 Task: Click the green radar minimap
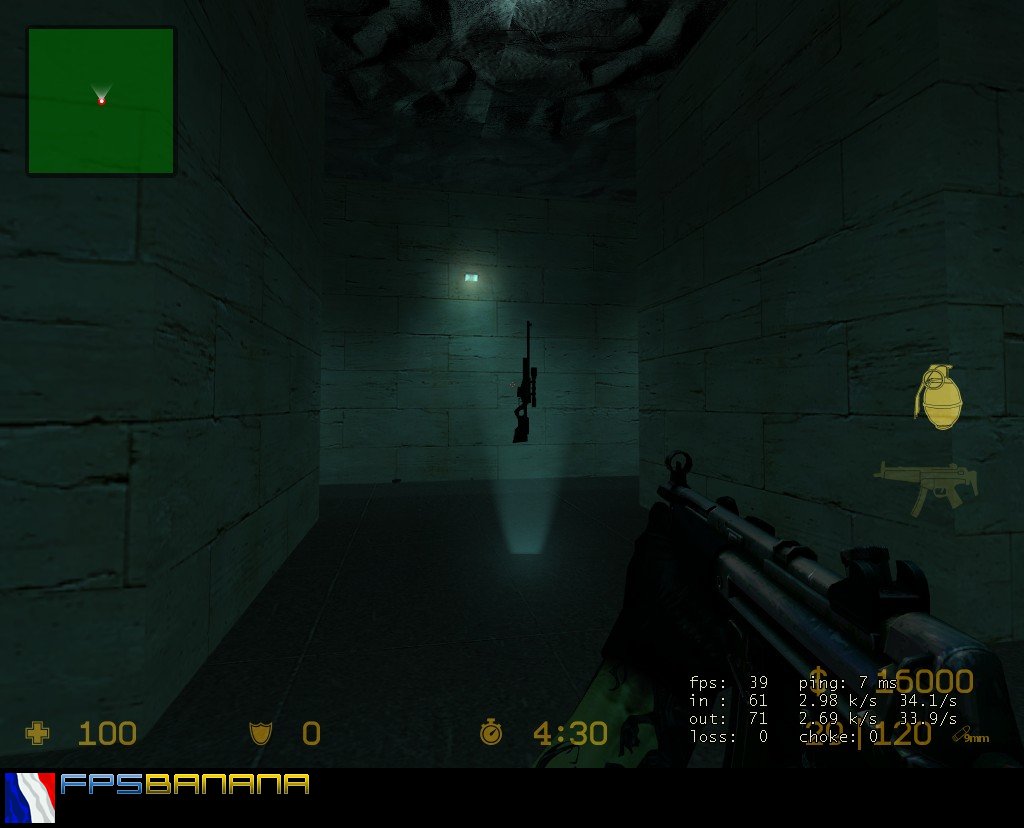[x=101, y=101]
